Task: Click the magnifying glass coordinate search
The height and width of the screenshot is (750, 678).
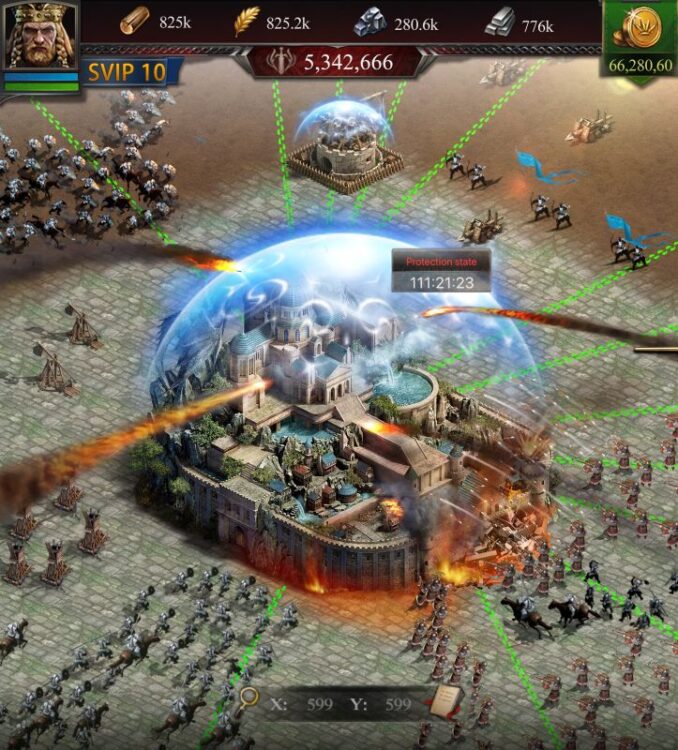Action: [248, 700]
